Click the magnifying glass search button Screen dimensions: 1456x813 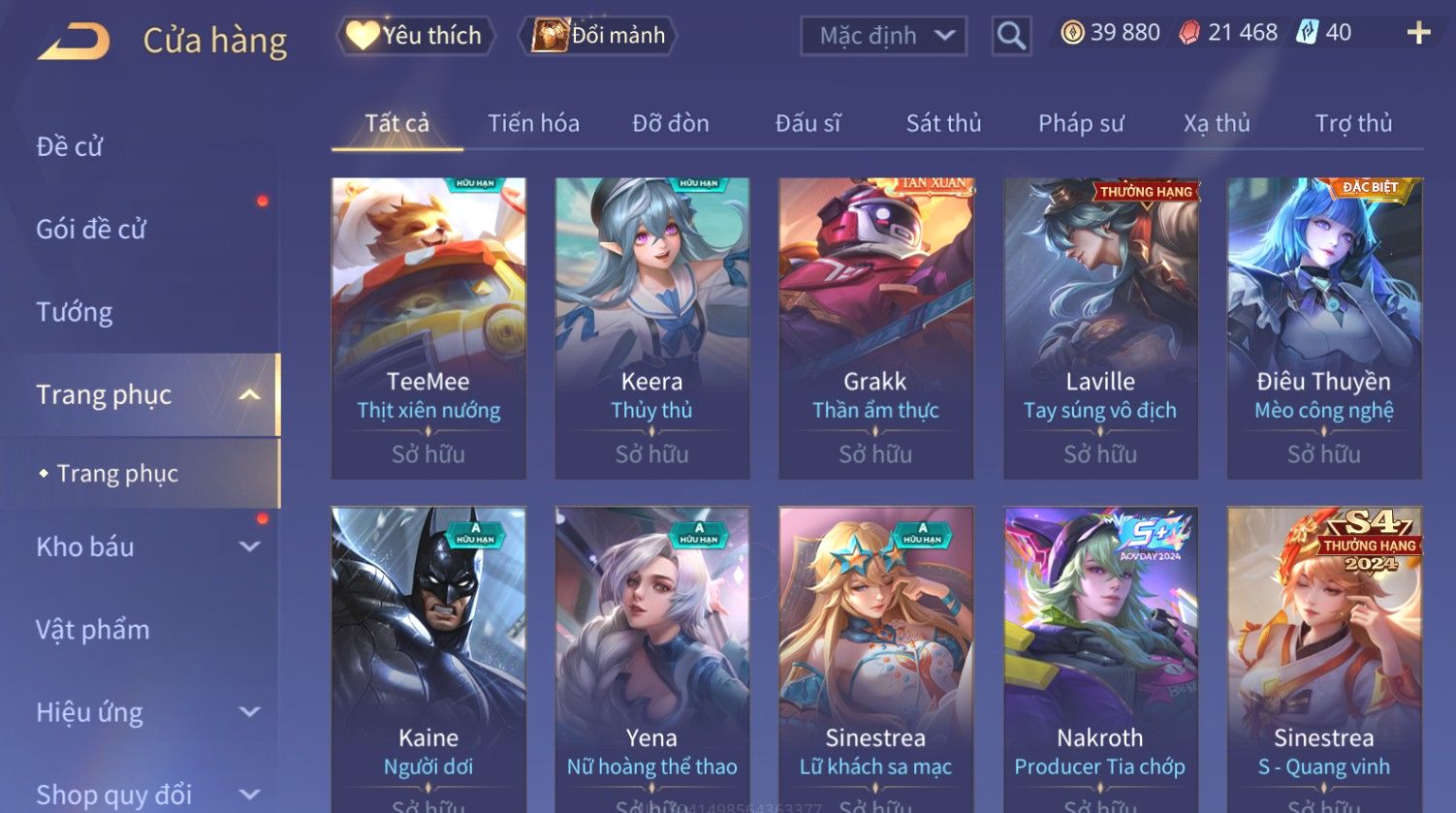(x=1011, y=37)
